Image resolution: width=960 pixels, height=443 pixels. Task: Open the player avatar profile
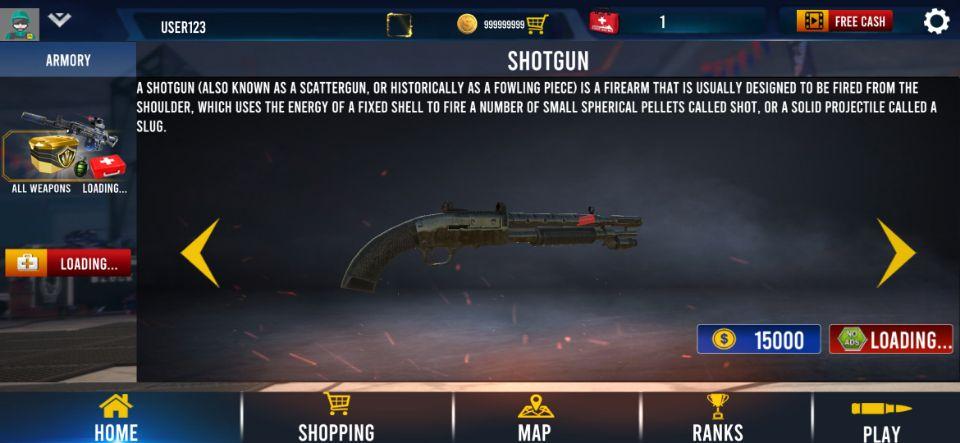coord(19,23)
